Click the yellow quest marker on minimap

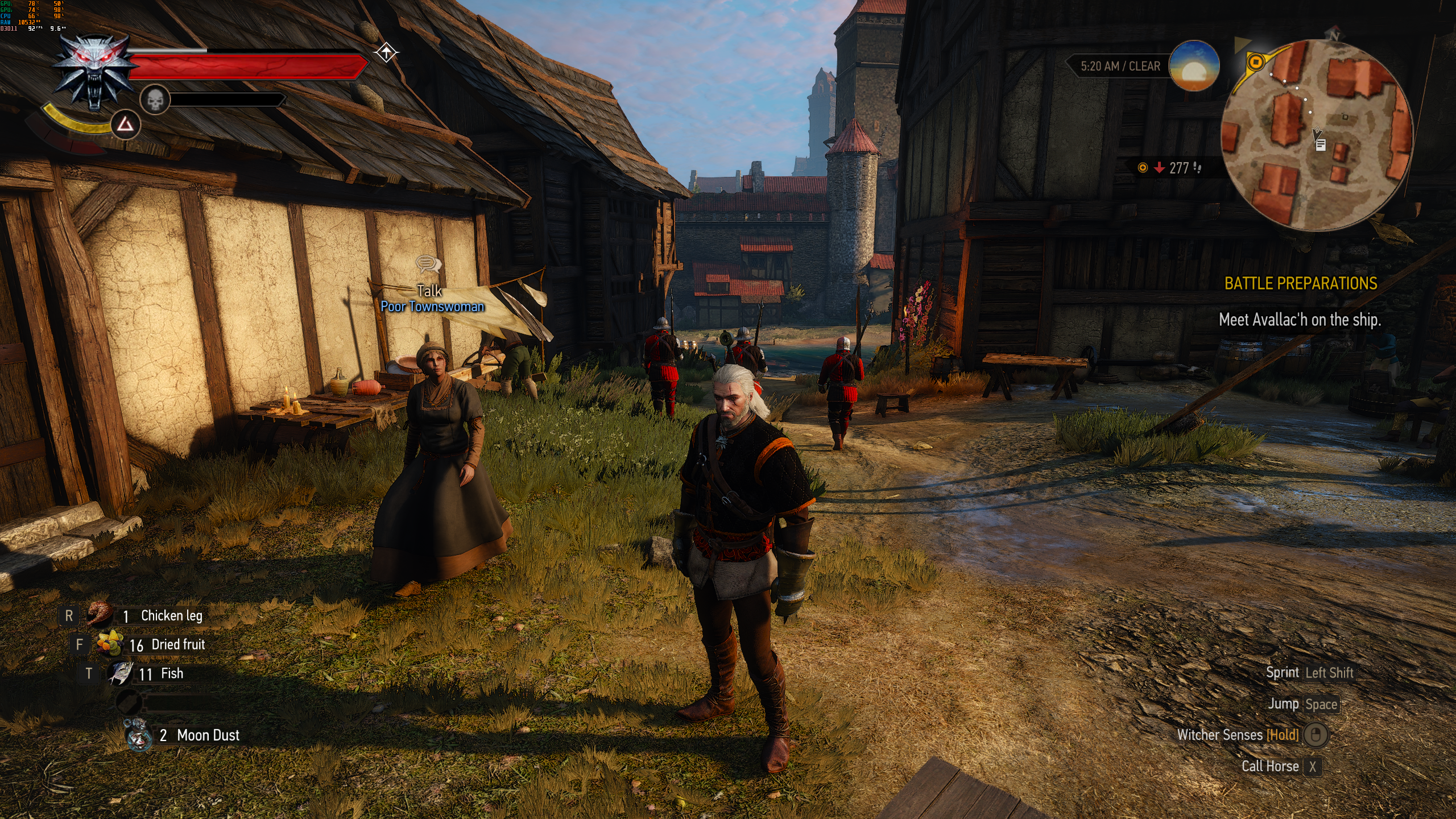click(1256, 62)
